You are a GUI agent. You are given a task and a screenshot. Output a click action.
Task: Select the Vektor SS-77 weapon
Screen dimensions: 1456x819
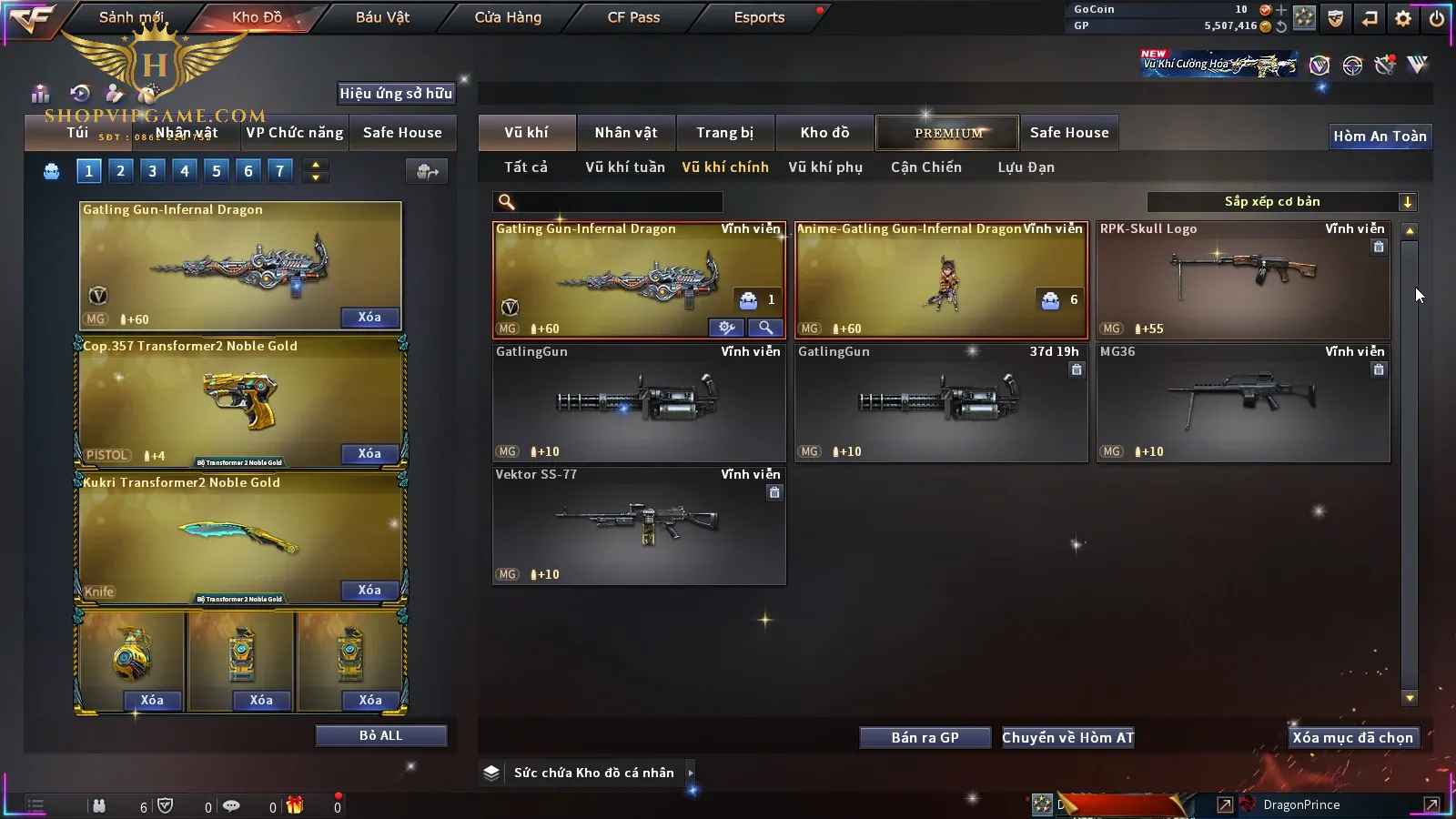639,525
